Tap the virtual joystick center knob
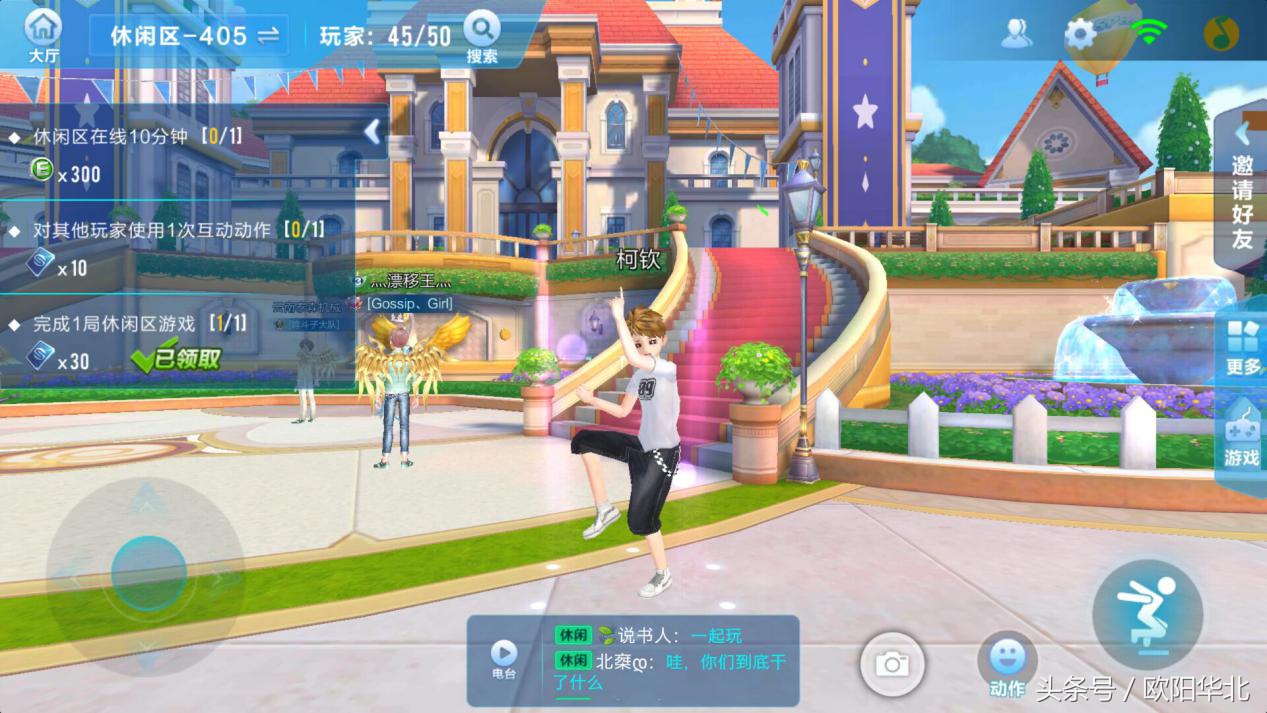 point(148,574)
